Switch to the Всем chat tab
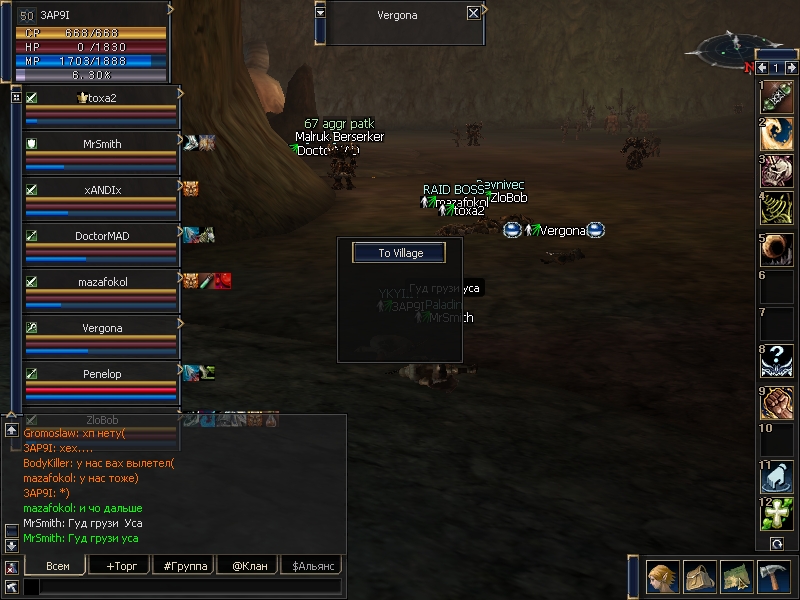 click(56, 565)
